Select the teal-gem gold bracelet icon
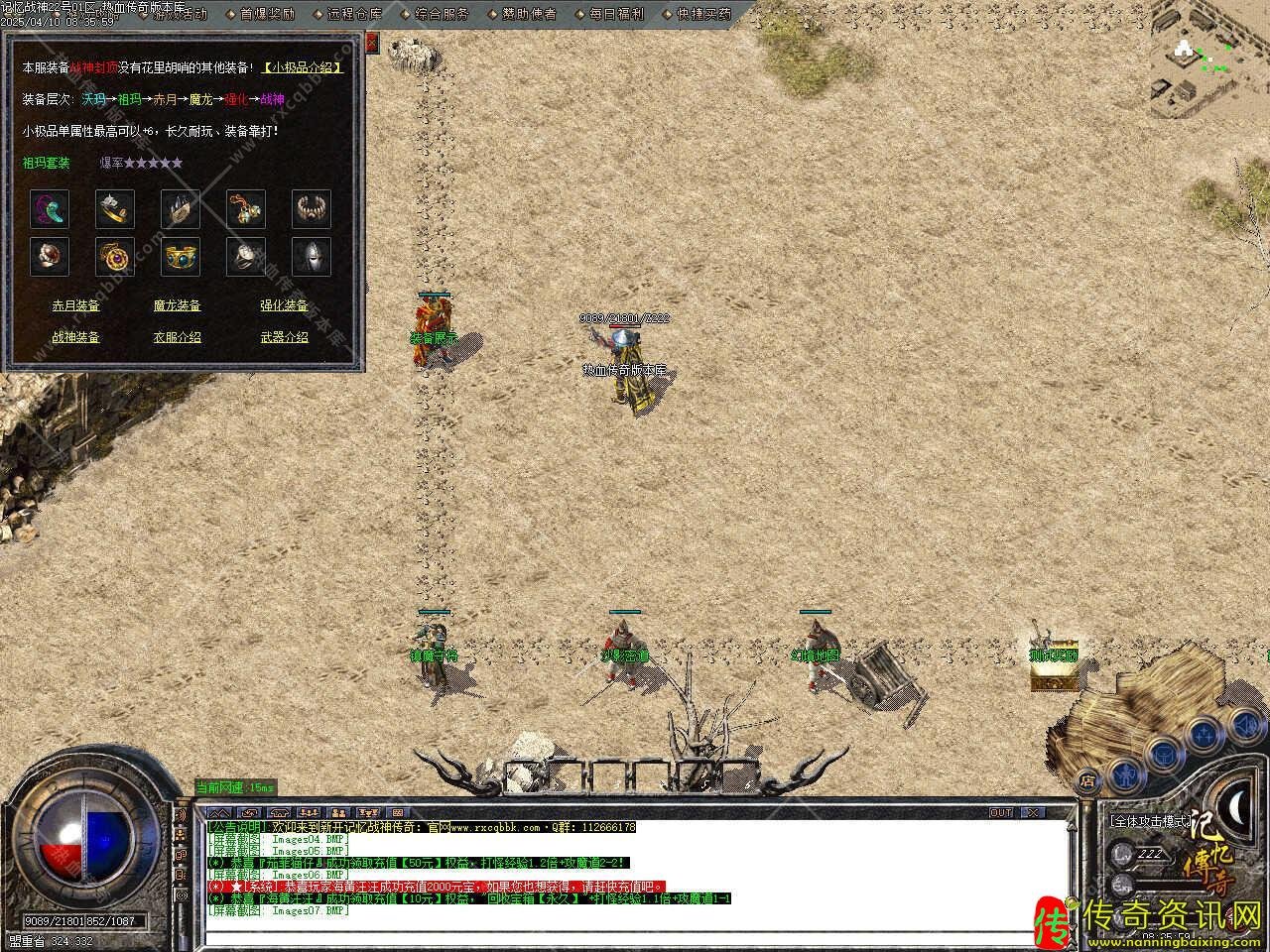 tap(181, 256)
